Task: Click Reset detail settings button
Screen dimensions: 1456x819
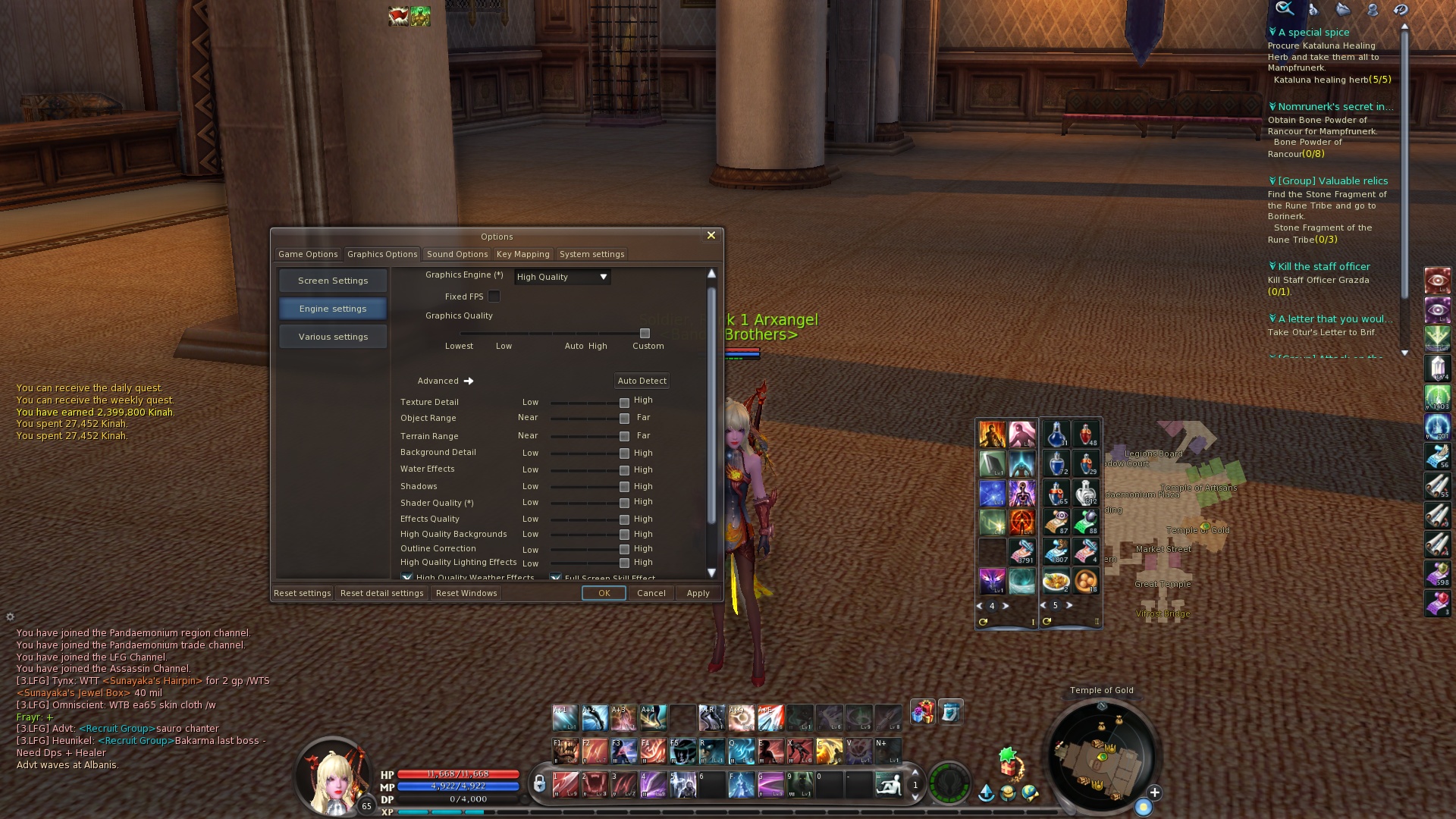Action: [381, 593]
